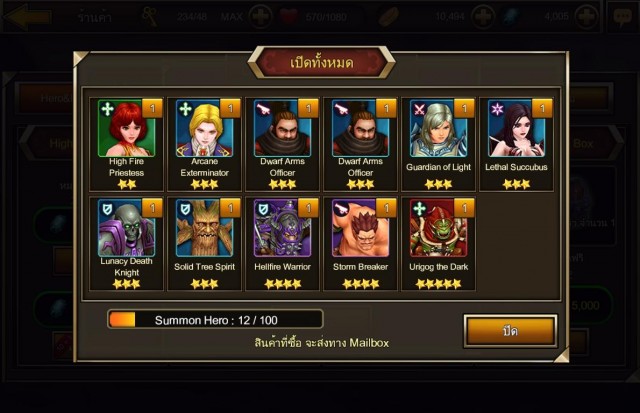Screen dimensions: 640x413
Task: Select the High Fire Priestess hero card
Action: tap(126, 129)
